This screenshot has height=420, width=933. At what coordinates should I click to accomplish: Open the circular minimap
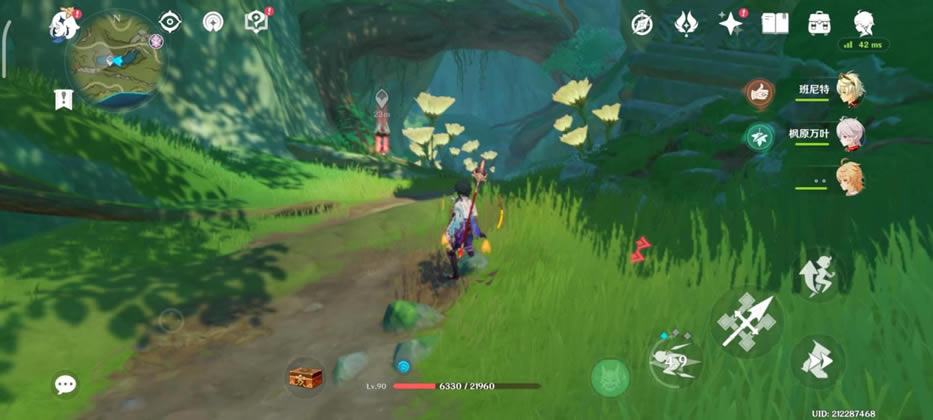(x=115, y=60)
